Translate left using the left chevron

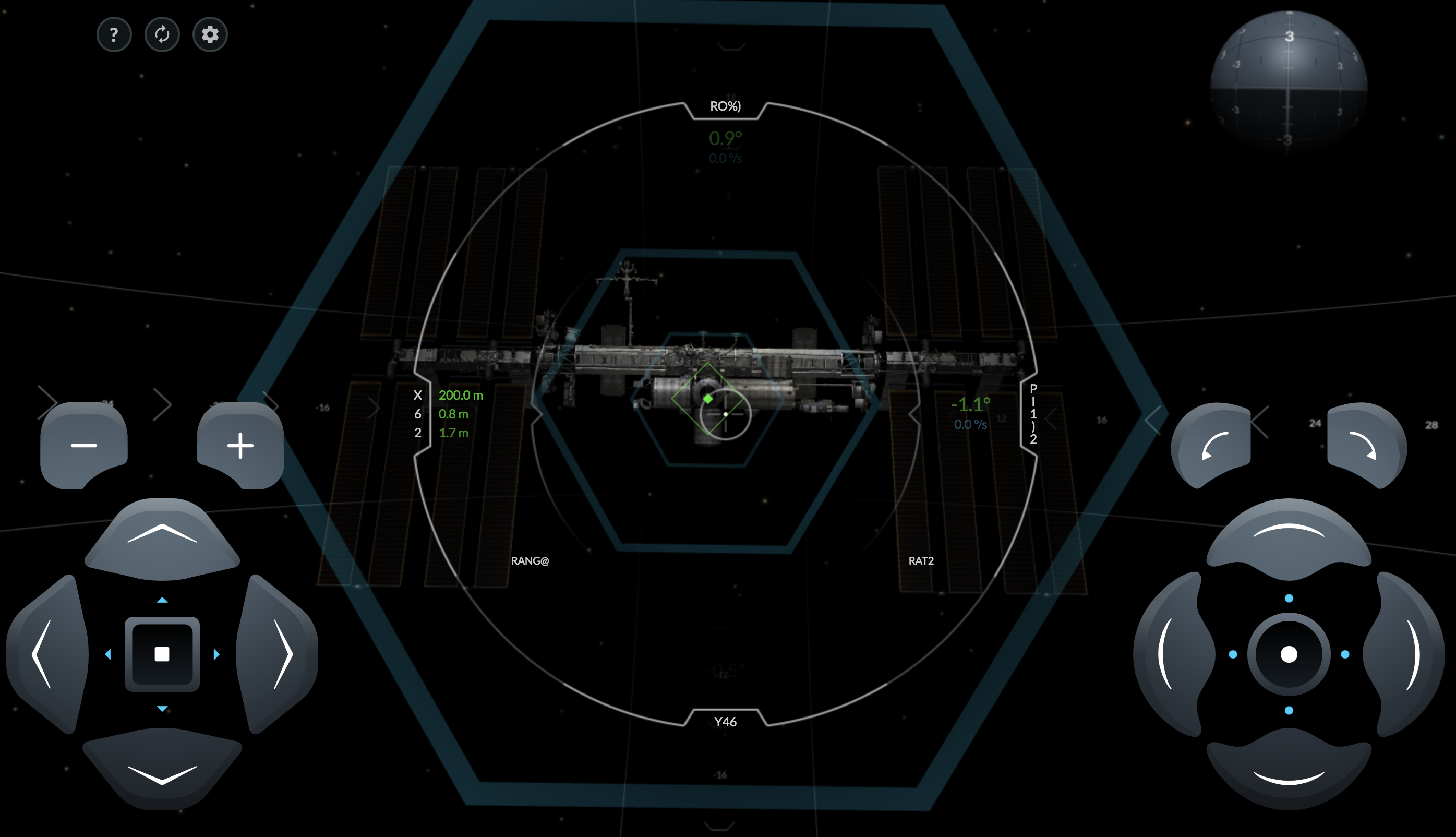pos(45,654)
